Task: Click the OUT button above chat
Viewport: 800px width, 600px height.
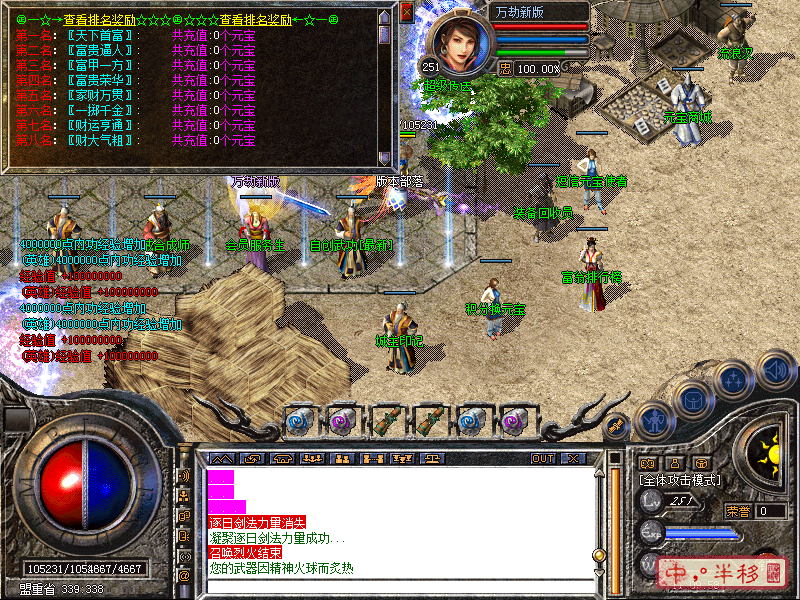Action: point(543,458)
